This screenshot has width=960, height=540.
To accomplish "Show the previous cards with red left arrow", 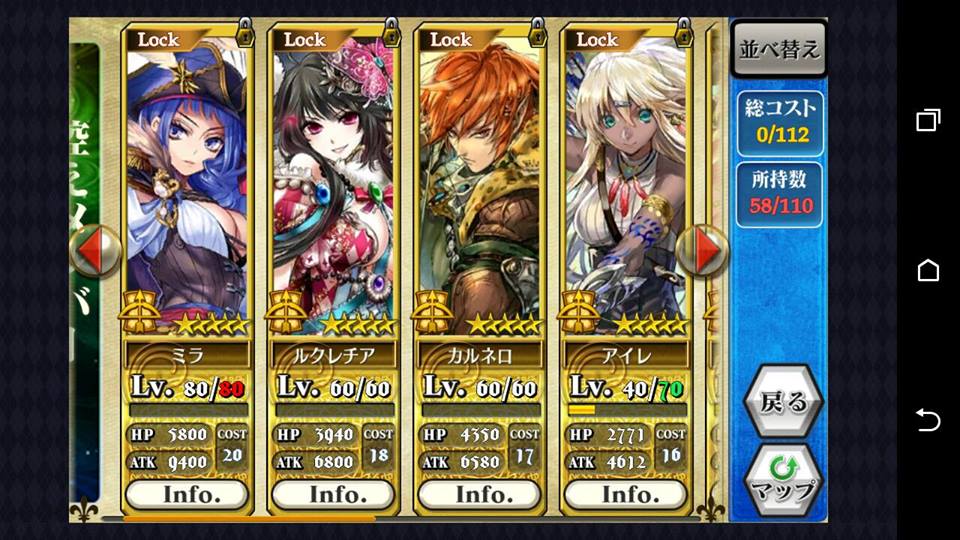I will (95, 250).
